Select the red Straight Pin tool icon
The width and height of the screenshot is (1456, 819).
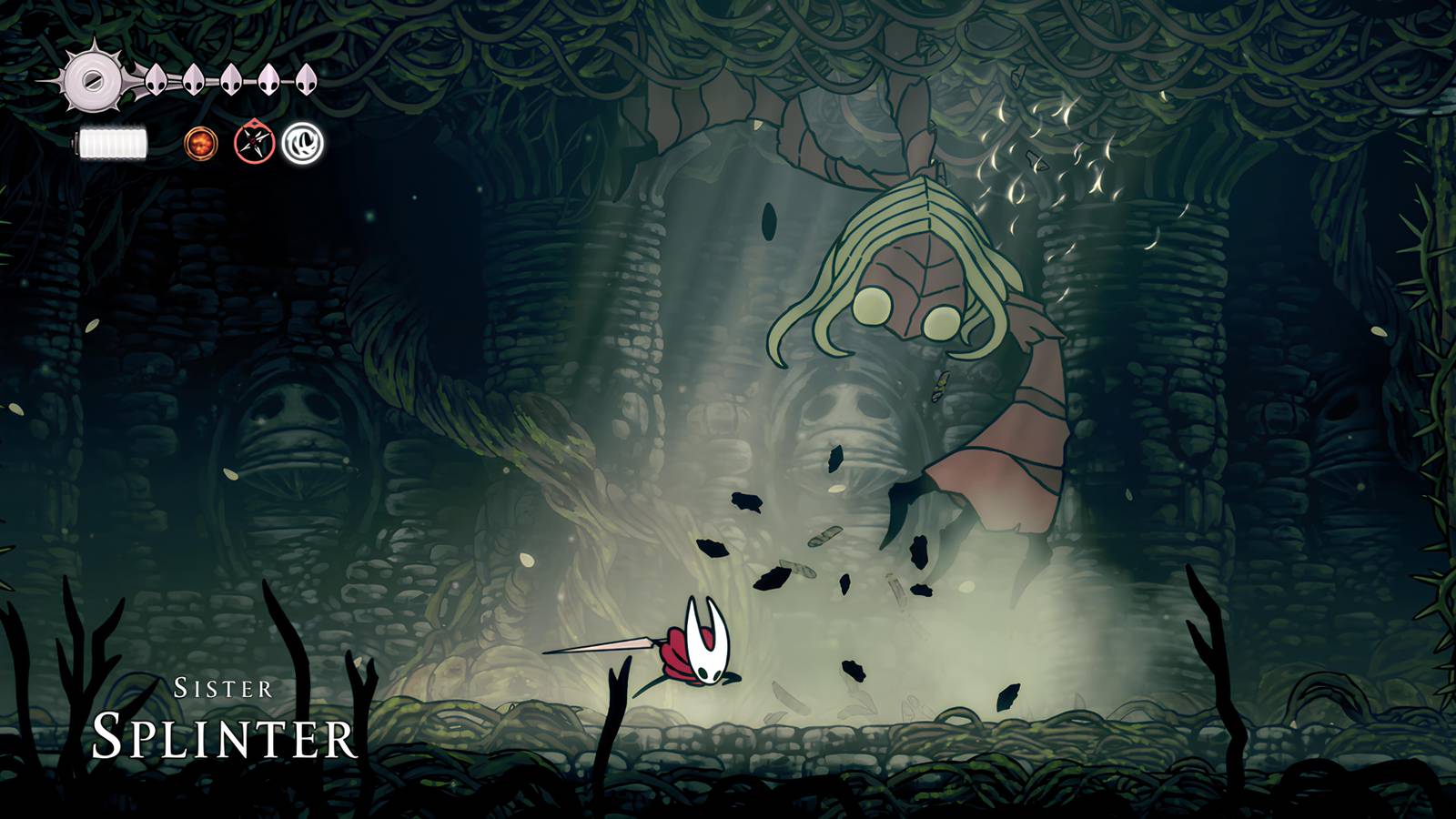pyautogui.click(x=255, y=143)
